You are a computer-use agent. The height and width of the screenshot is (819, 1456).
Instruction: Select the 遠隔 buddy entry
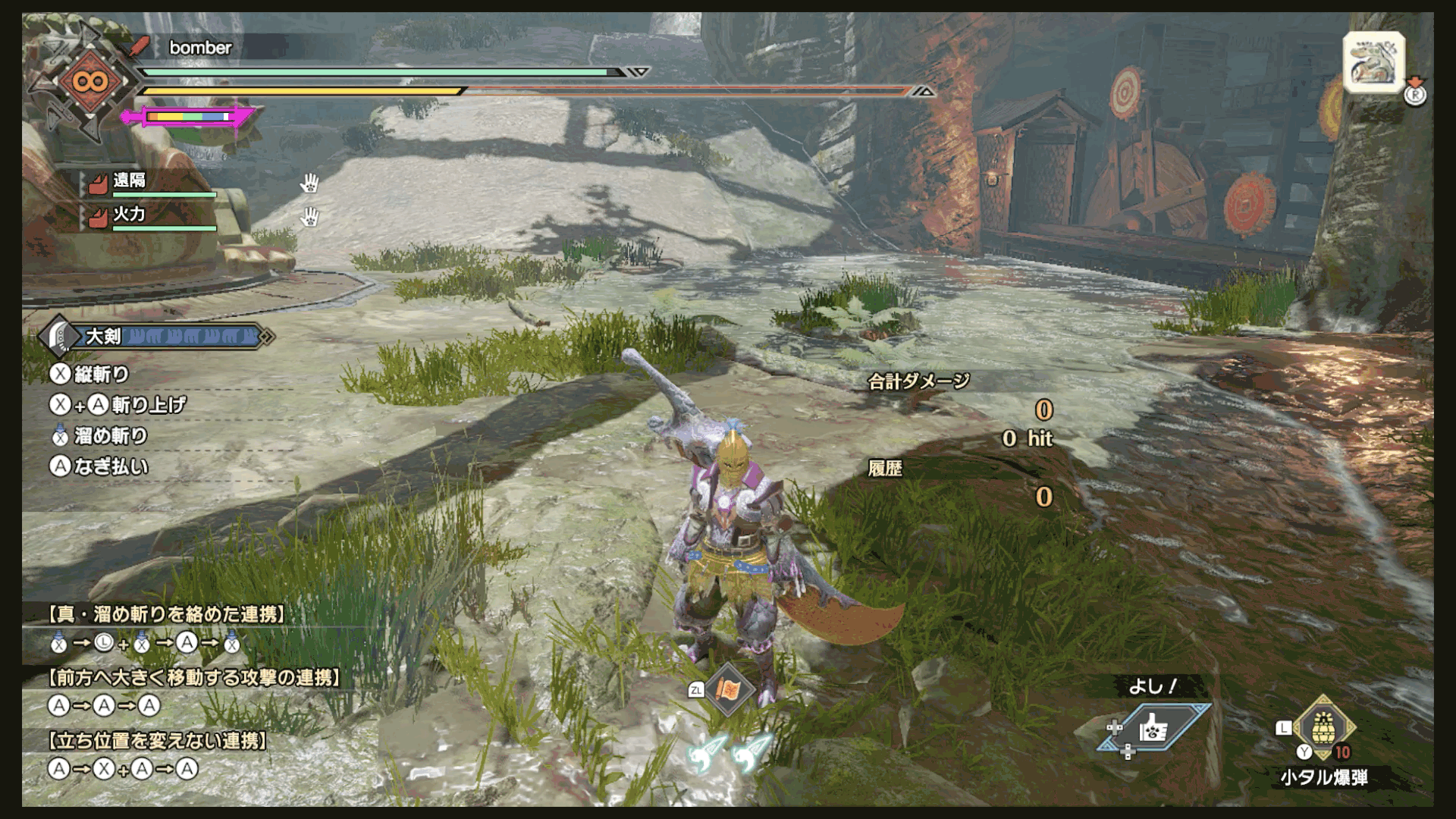coord(130,181)
